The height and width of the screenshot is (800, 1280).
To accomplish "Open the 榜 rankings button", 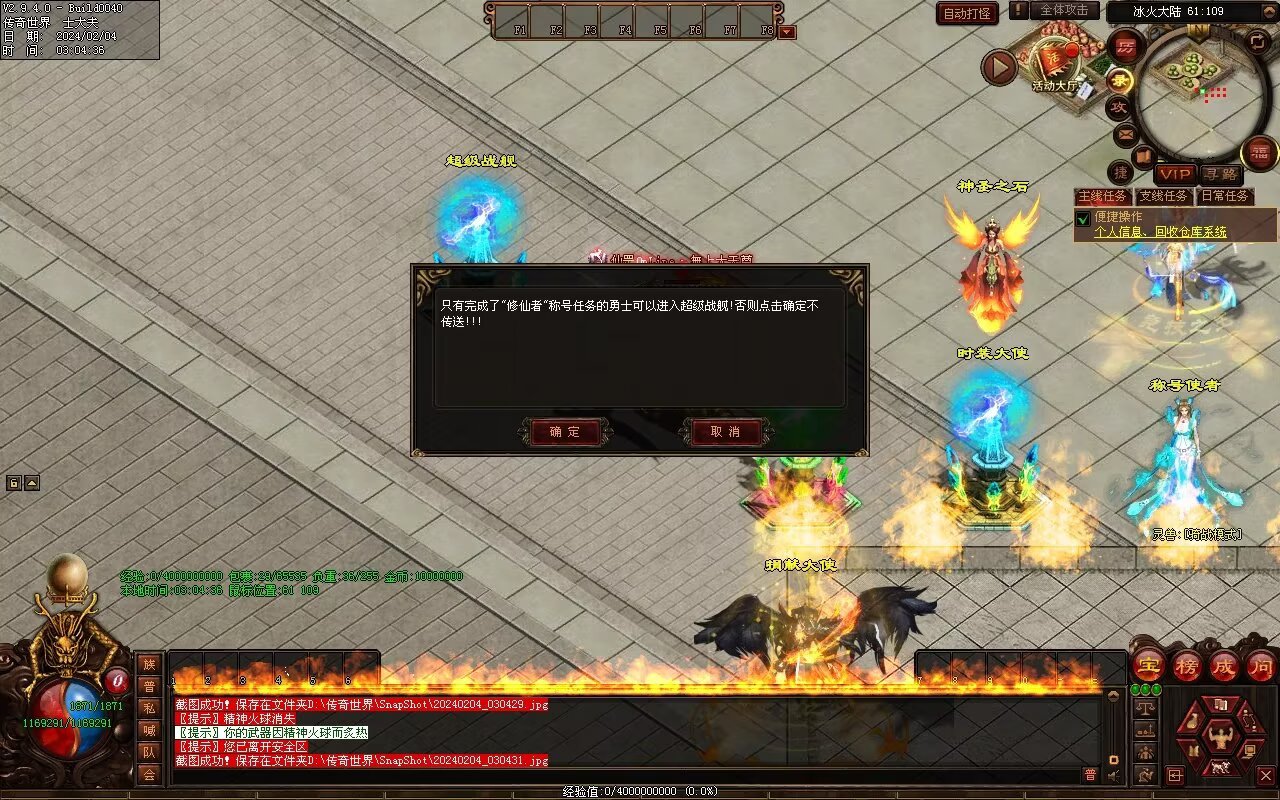I will click(x=1187, y=665).
